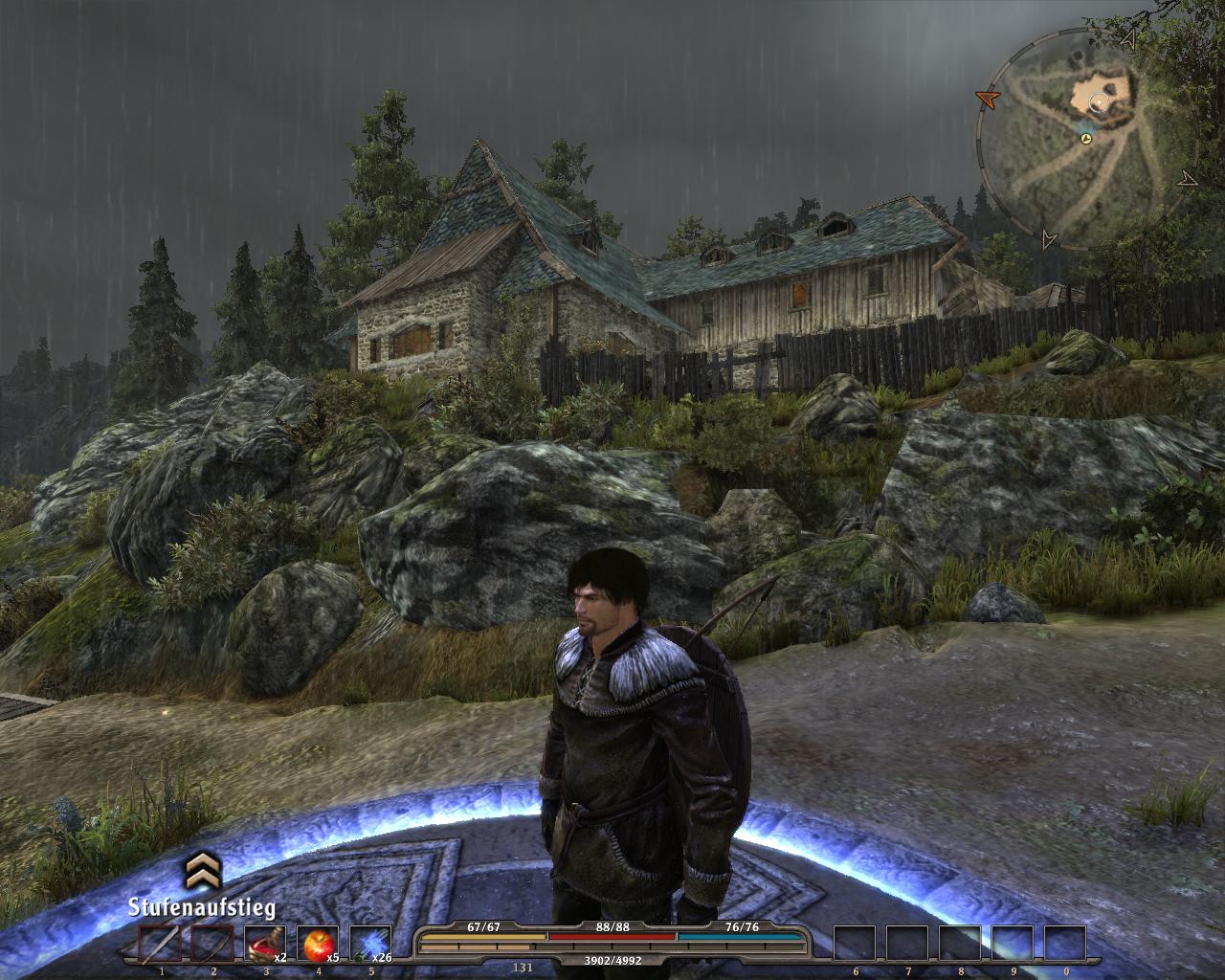Equip the bow from hotbar slot 2
This screenshot has width=1225, height=980.
click(x=212, y=944)
